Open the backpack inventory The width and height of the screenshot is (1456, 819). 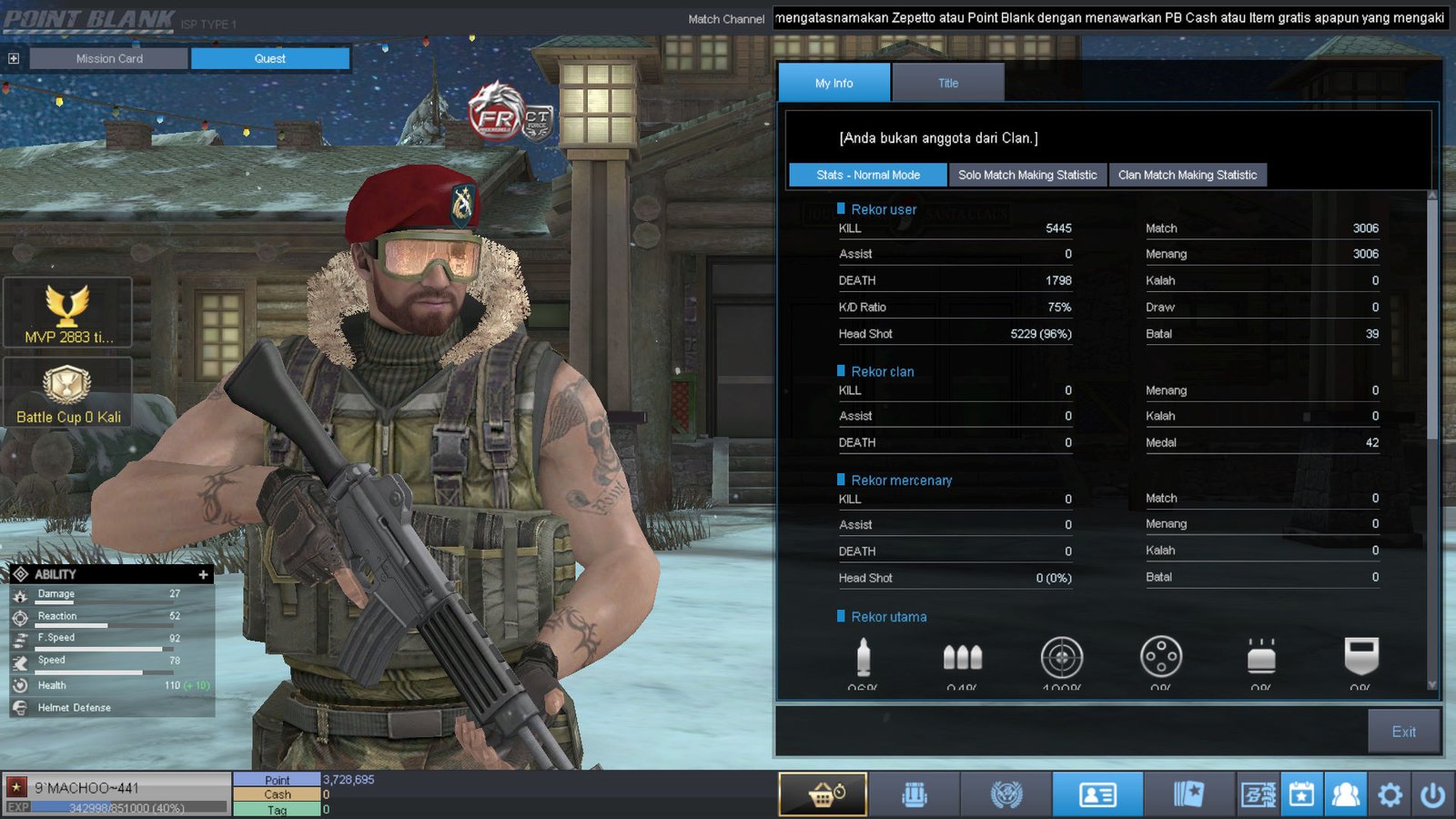(915, 794)
